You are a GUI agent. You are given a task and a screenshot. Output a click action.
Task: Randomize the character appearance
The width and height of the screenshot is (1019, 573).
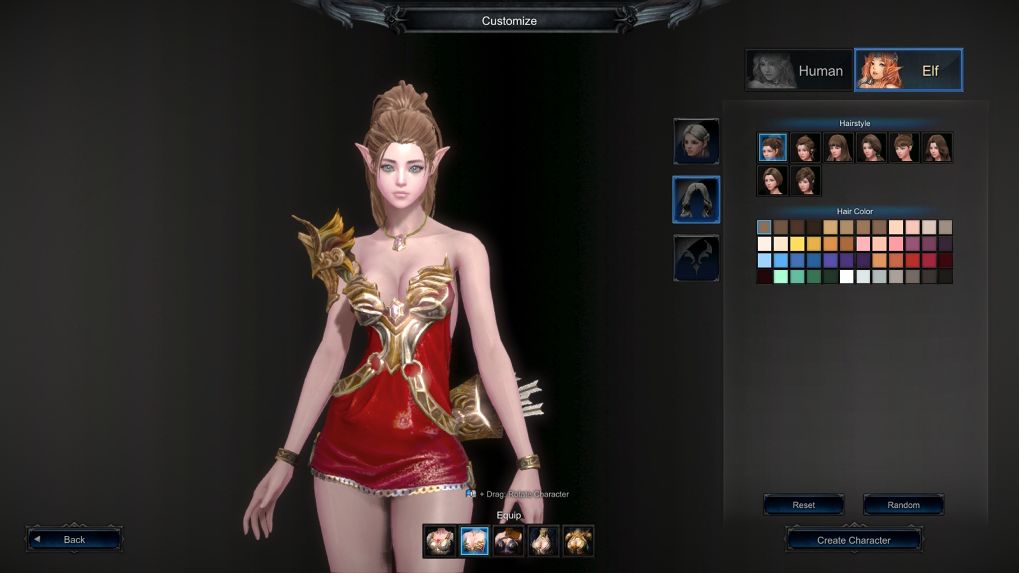tap(903, 505)
